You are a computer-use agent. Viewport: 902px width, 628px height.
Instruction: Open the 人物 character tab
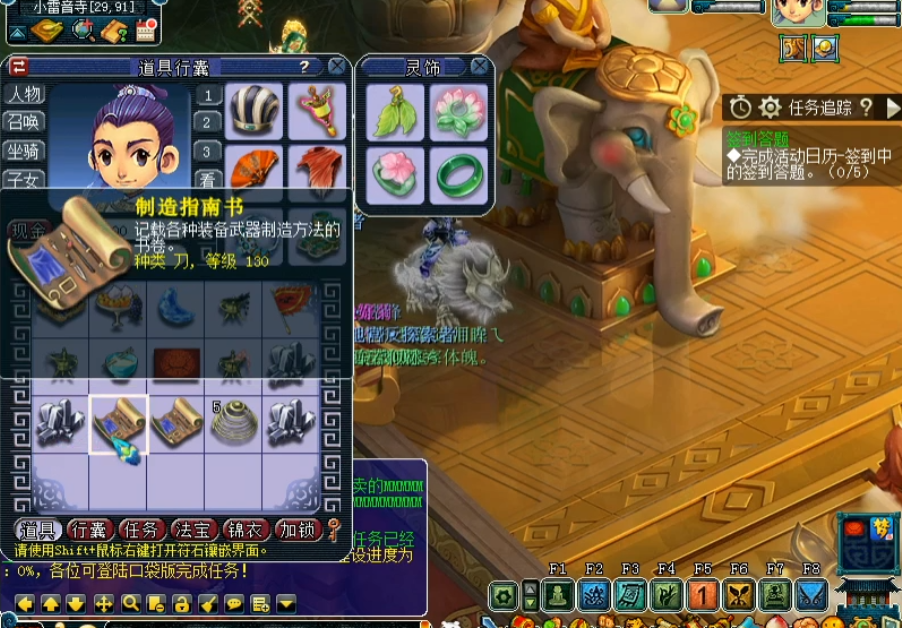(24, 95)
